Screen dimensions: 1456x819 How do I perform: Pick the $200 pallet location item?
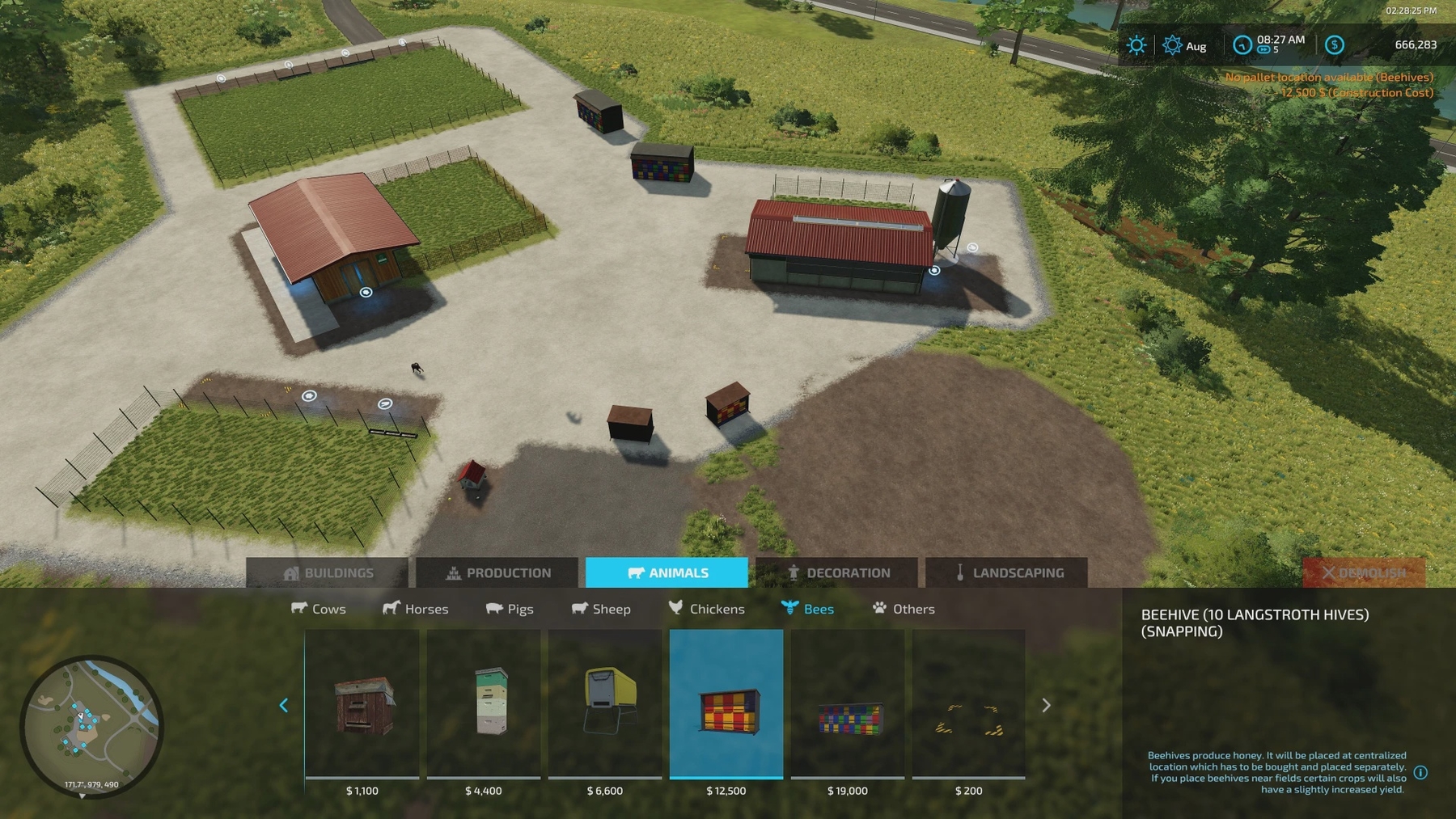pyautogui.click(x=969, y=705)
